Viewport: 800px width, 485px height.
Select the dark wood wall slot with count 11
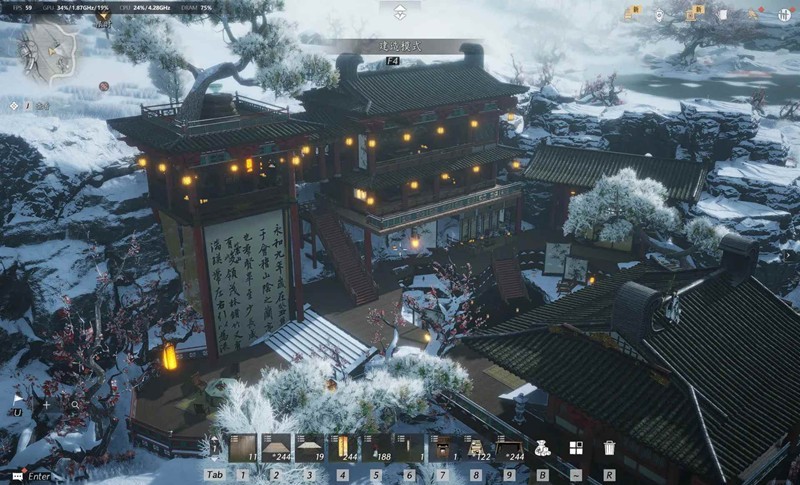[243, 448]
